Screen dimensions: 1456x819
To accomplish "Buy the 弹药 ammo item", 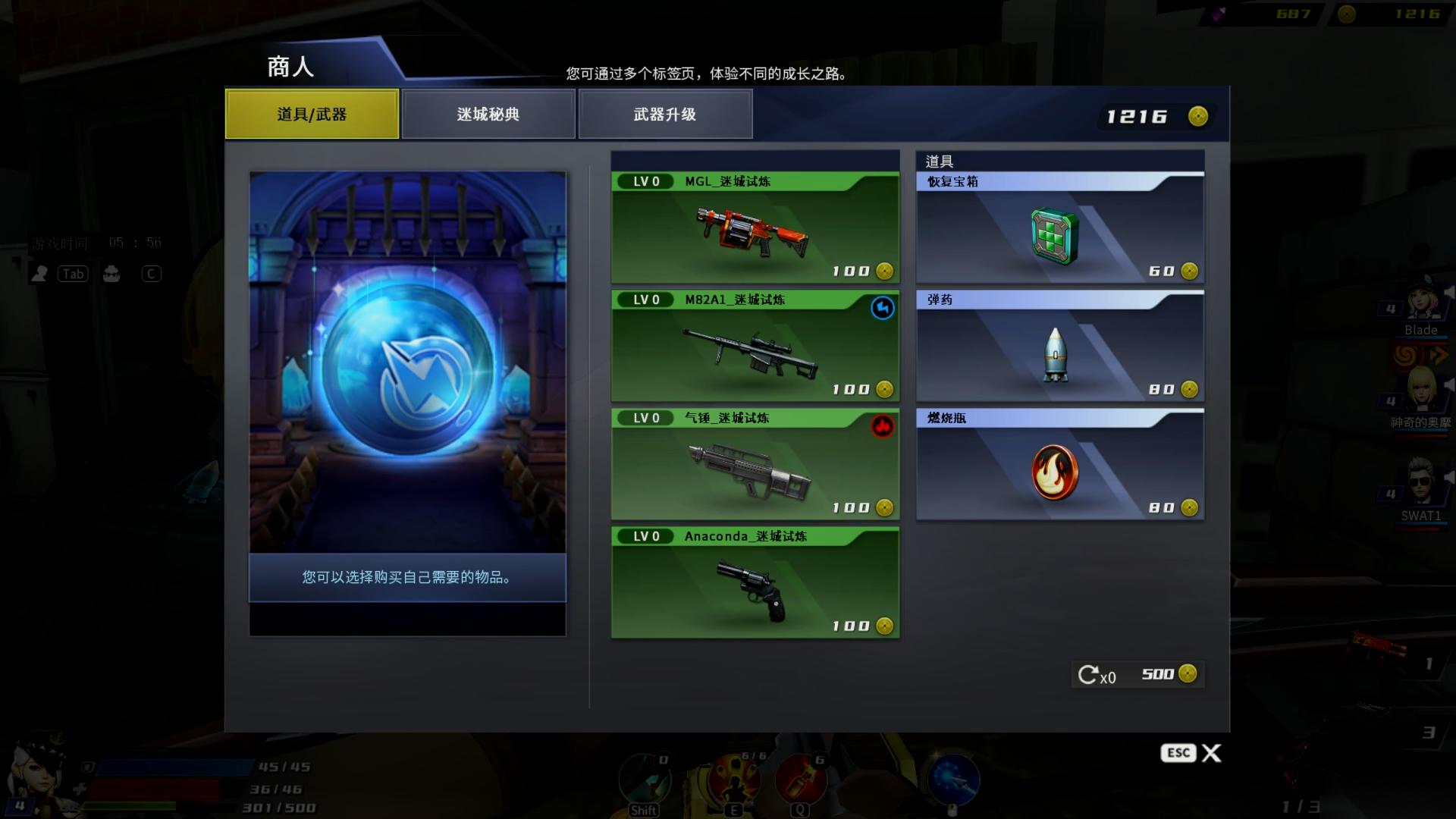I will point(1059,347).
